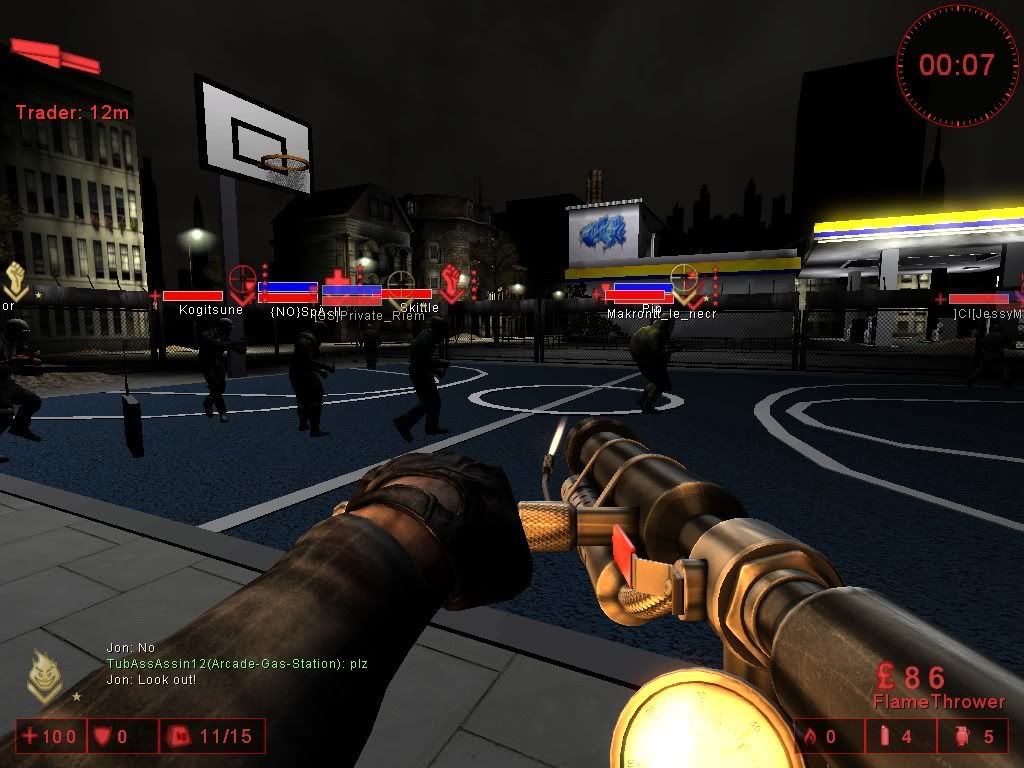This screenshot has height=768, width=1024.
Task: Open the chat line "Jon: Look out!"
Action: tap(151, 680)
